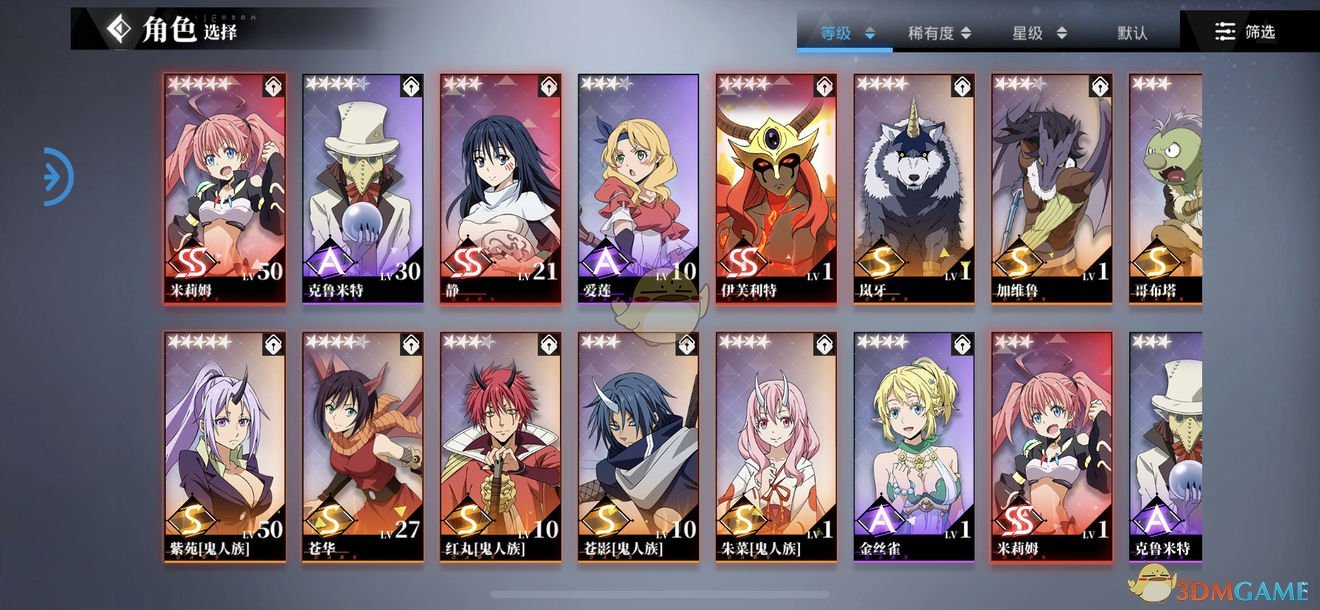Choose the 岚牙 wolf card
Viewport: 1320px width, 610px height.
pyautogui.click(x=915, y=187)
